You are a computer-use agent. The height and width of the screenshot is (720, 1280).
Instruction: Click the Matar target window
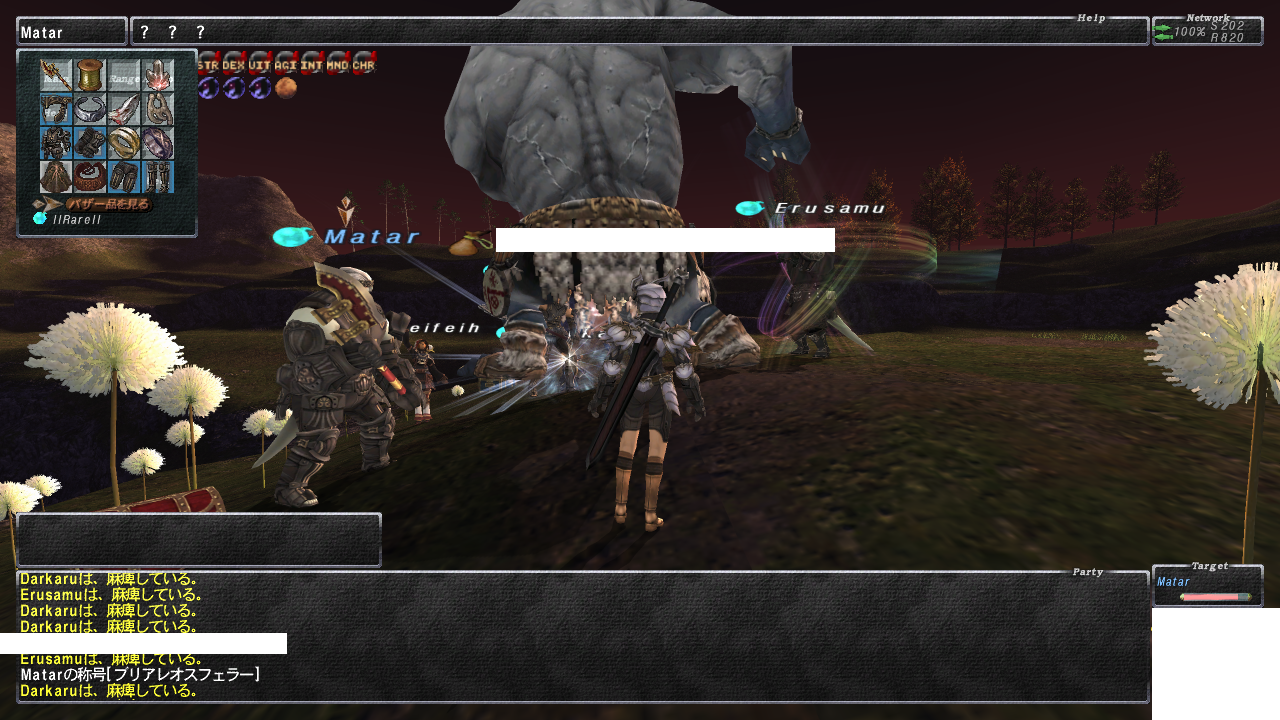pos(1207,586)
